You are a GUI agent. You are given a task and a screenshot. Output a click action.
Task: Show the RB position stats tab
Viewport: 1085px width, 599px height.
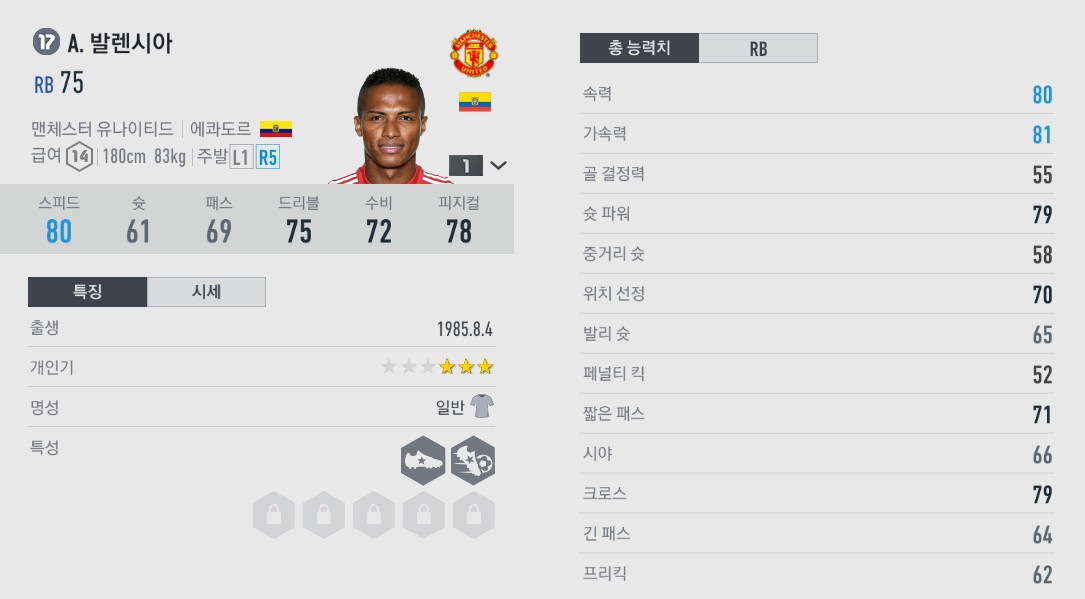coord(758,48)
